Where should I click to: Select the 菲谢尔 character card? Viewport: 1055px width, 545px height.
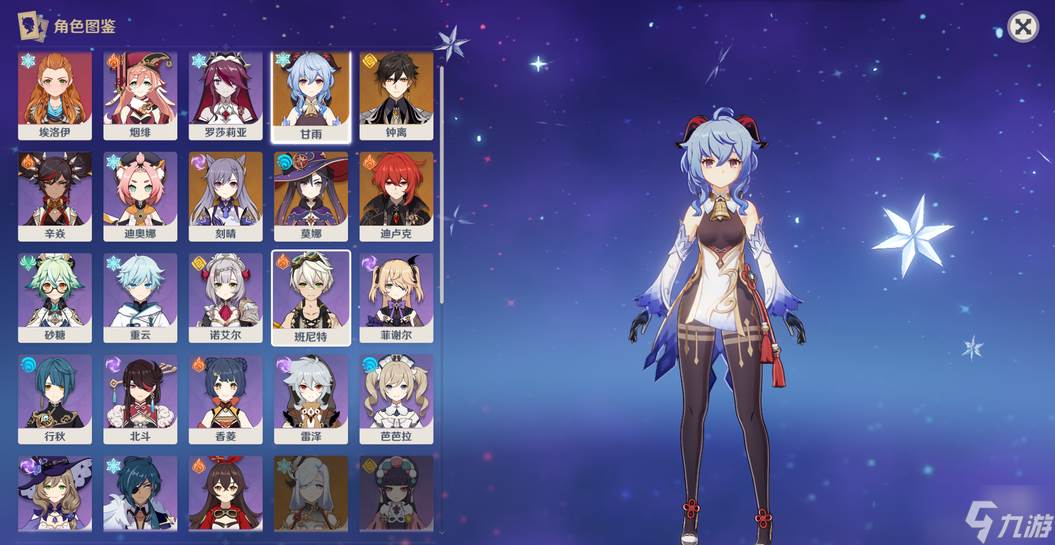[396, 296]
